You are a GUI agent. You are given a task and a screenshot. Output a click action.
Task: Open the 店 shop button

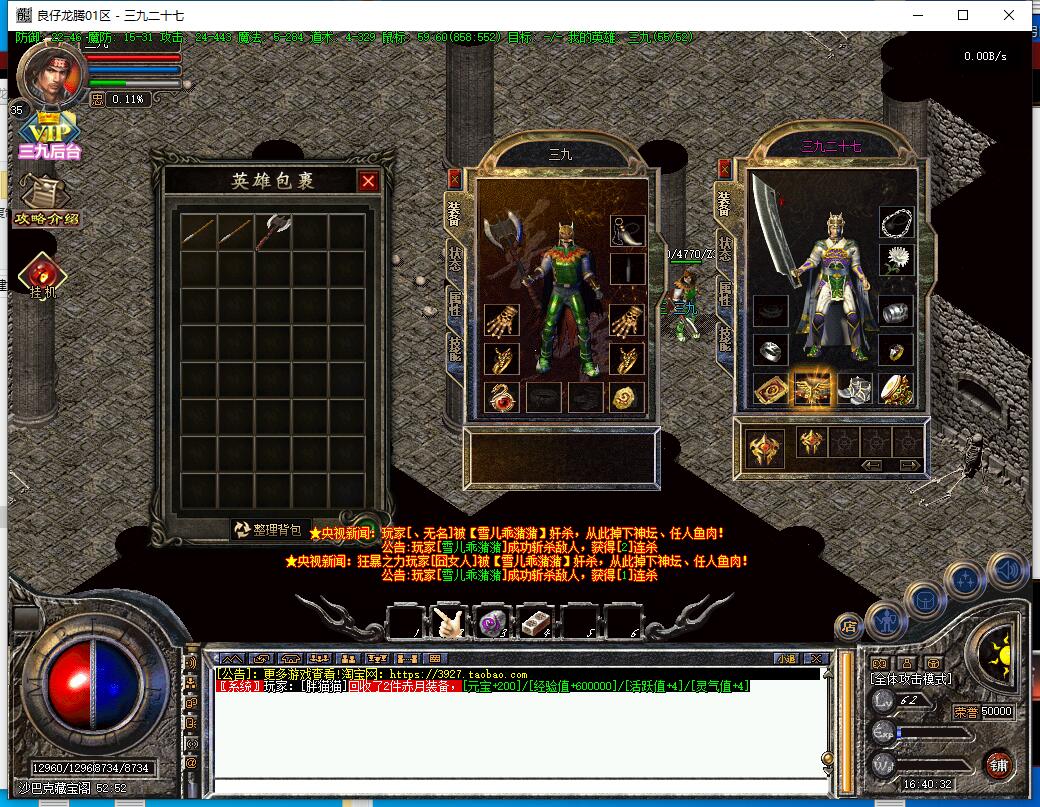(x=849, y=627)
